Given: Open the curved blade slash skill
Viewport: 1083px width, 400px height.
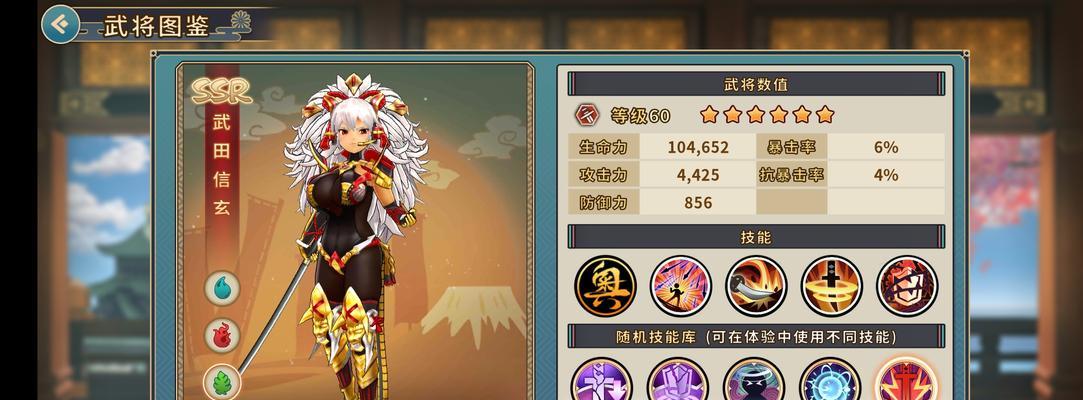Looking at the screenshot, I should click(x=756, y=285).
